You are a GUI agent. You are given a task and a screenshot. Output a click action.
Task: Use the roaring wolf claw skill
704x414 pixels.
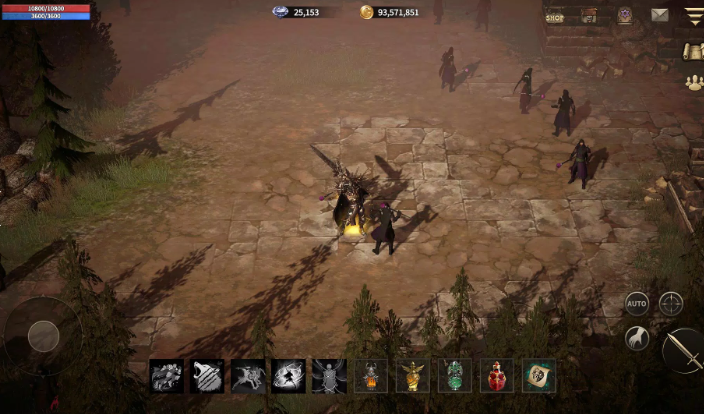click(207, 376)
